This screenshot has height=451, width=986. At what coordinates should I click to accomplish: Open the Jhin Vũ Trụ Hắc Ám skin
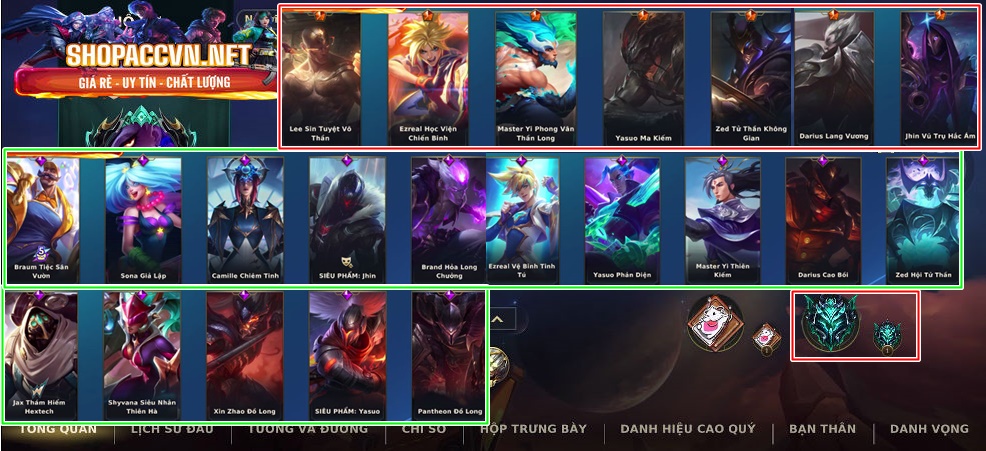(x=938, y=78)
